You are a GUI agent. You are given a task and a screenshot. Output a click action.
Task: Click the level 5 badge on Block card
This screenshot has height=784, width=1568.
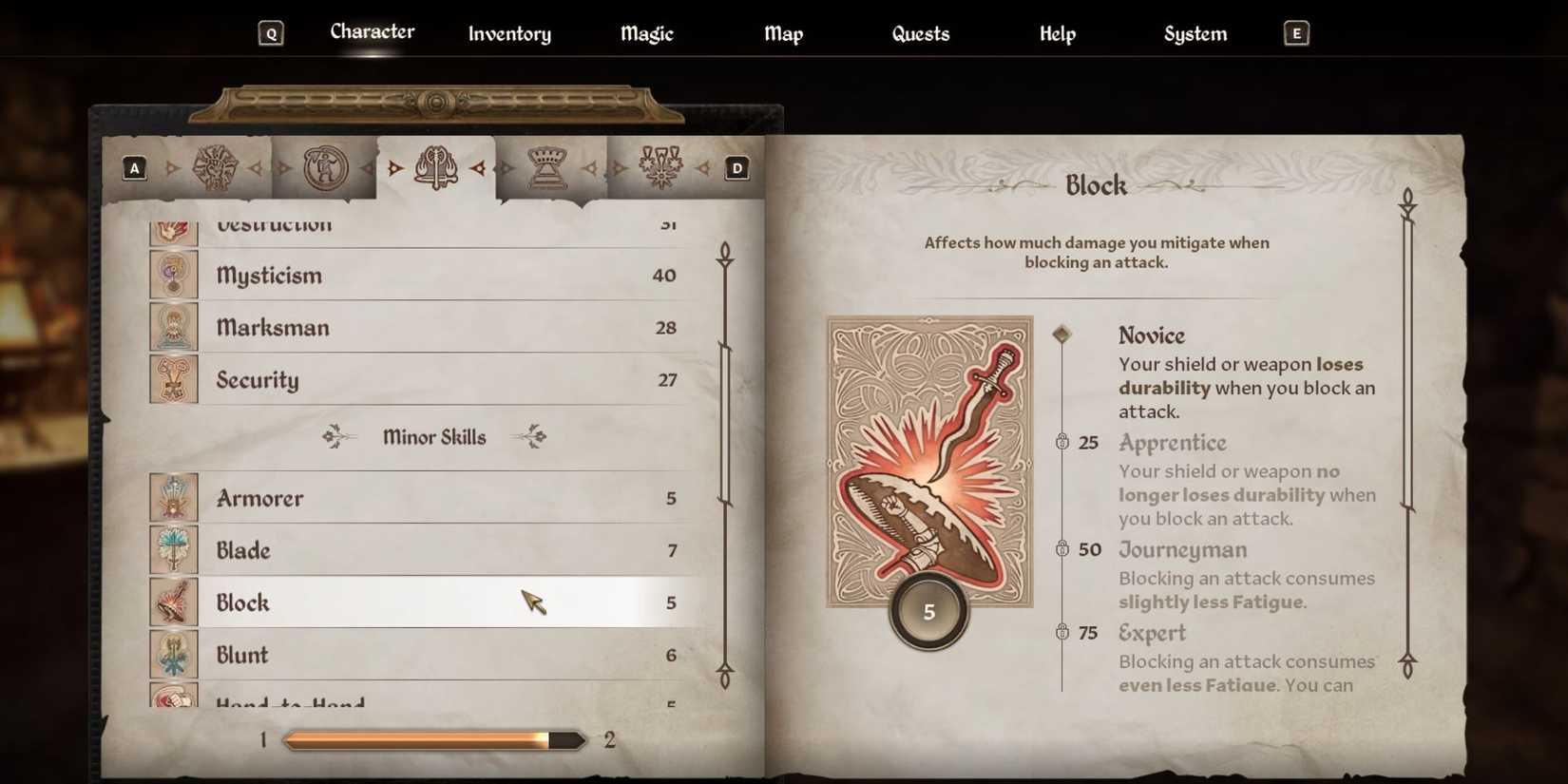928,611
